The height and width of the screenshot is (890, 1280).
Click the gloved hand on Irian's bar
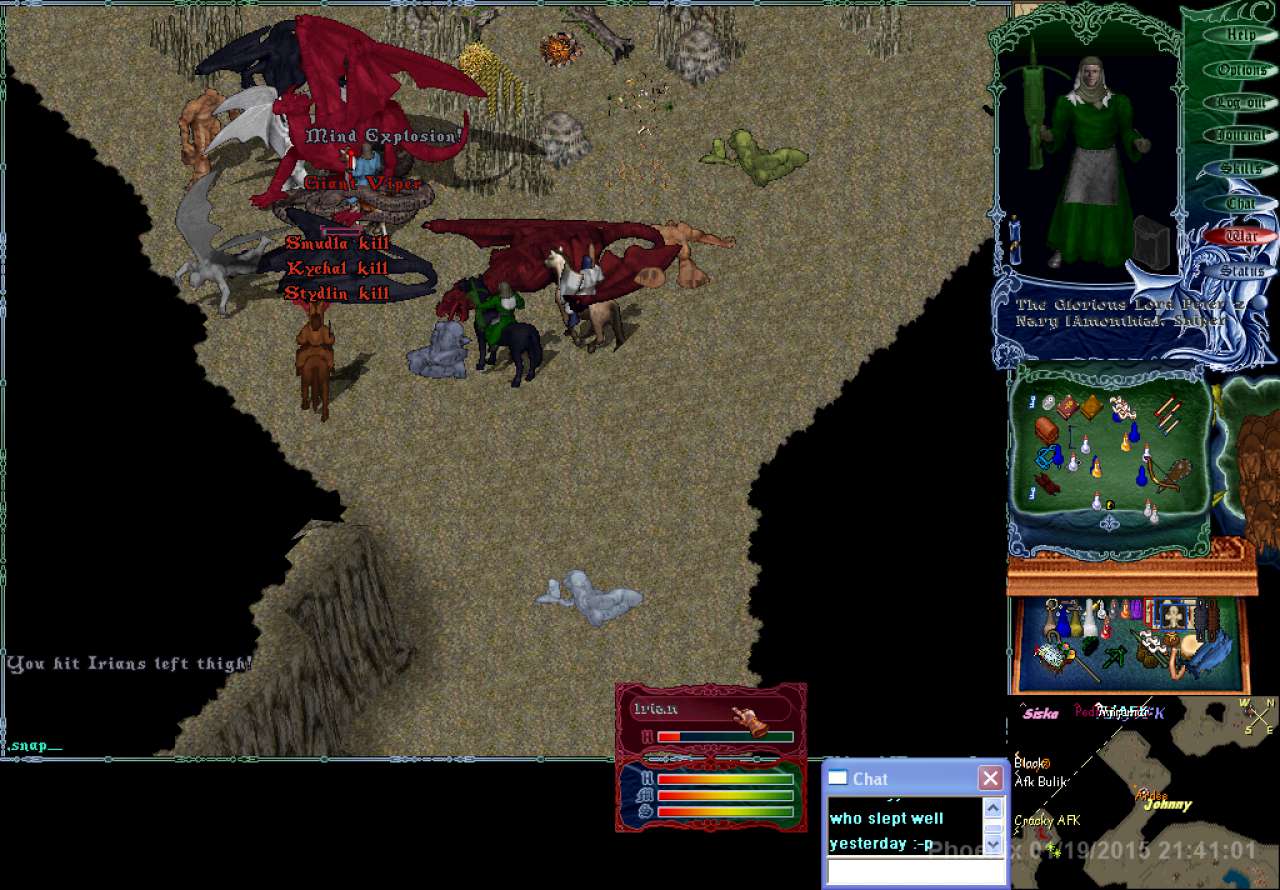click(x=749, y=718)
